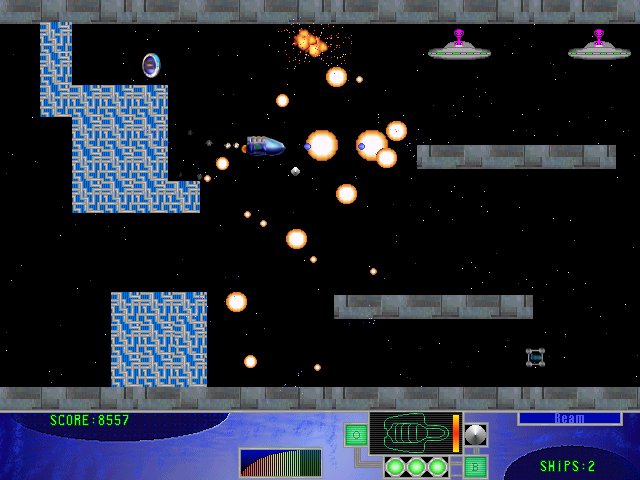
Task: Click the gray sphere orb icon
Action: click(x=476, y=435)
